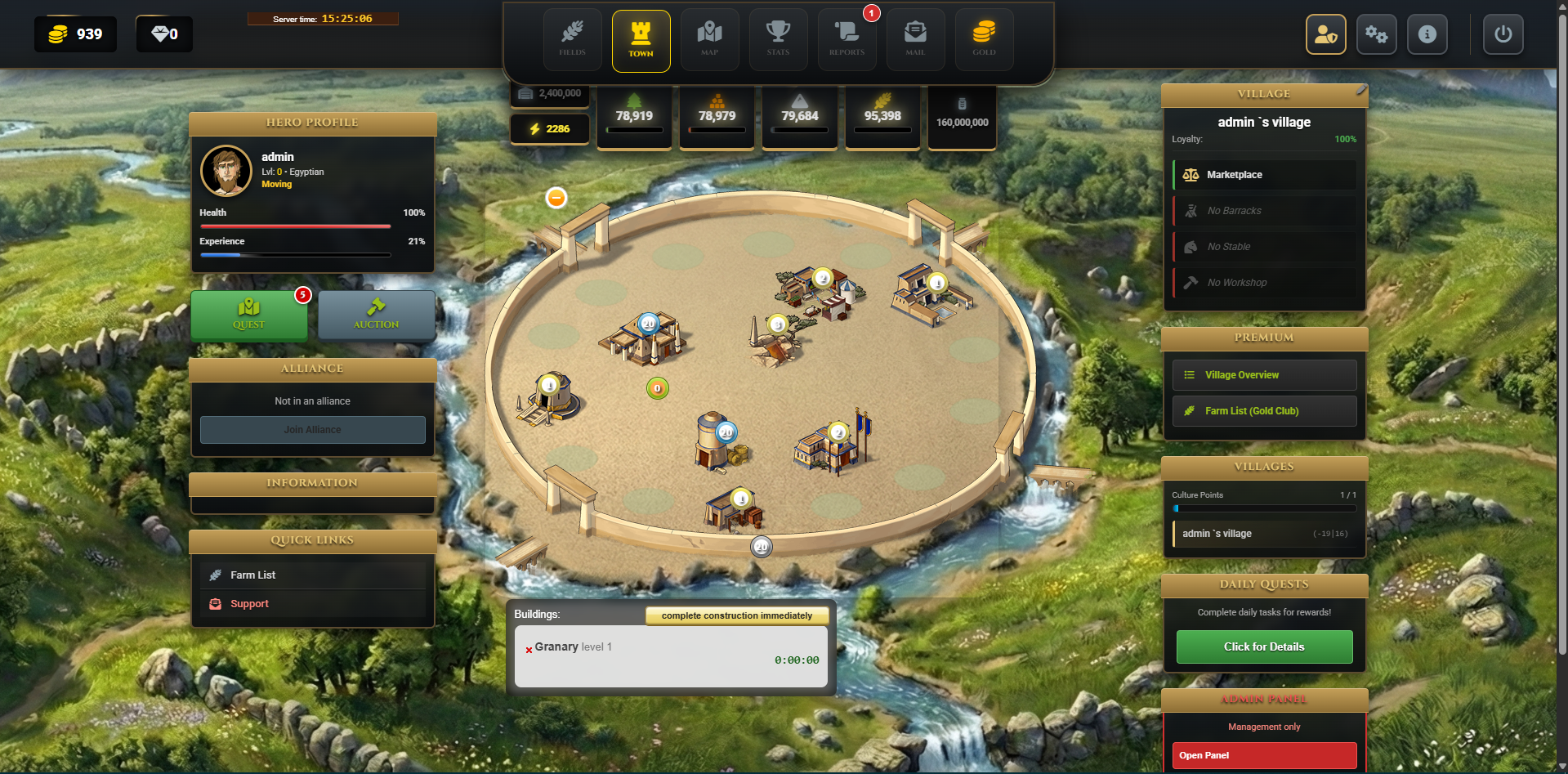Click the Join Alliance button
The image size is (1568, 774).
tap(312, 430)
